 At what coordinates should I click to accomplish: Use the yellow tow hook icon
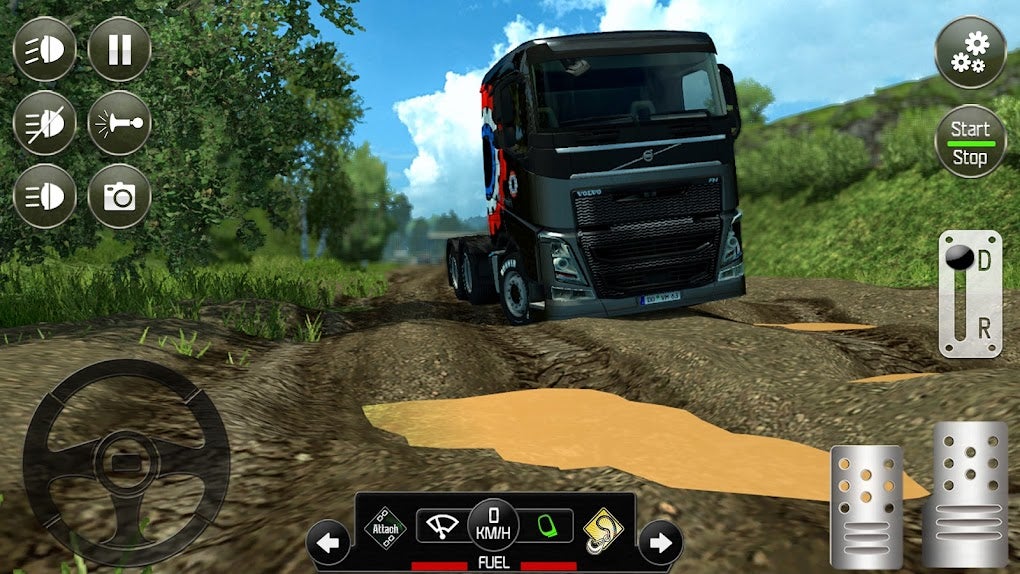click(604, 527)
